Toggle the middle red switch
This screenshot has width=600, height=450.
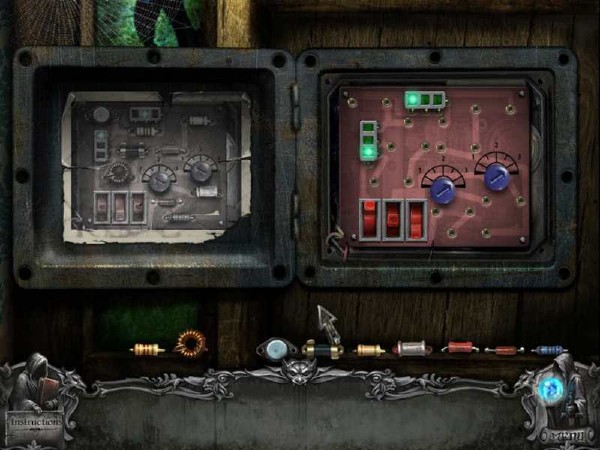coord(392,219)
